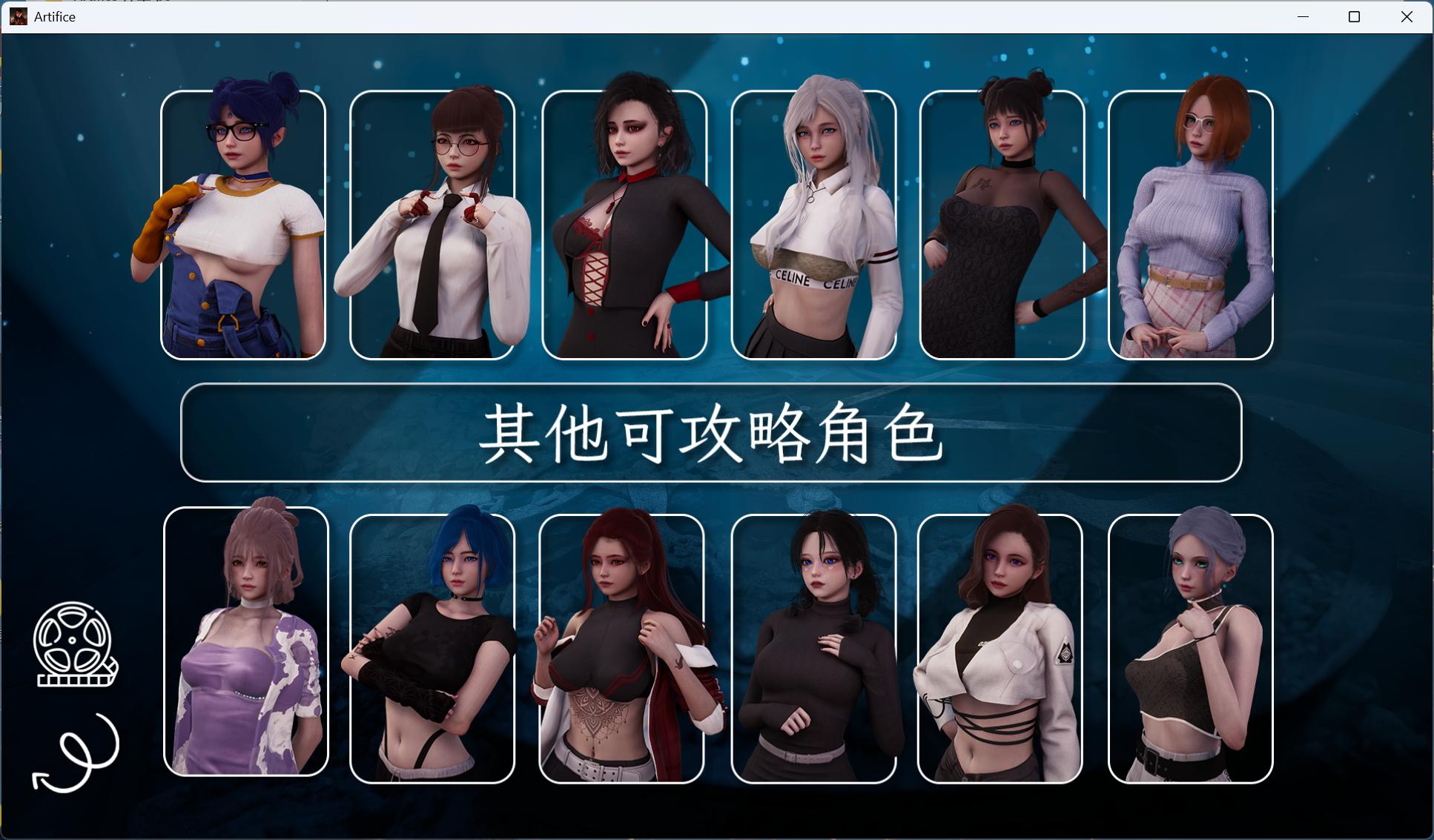Maximize the Artifice window
Screen dimensions: 1434x840
click(1354, 16)
